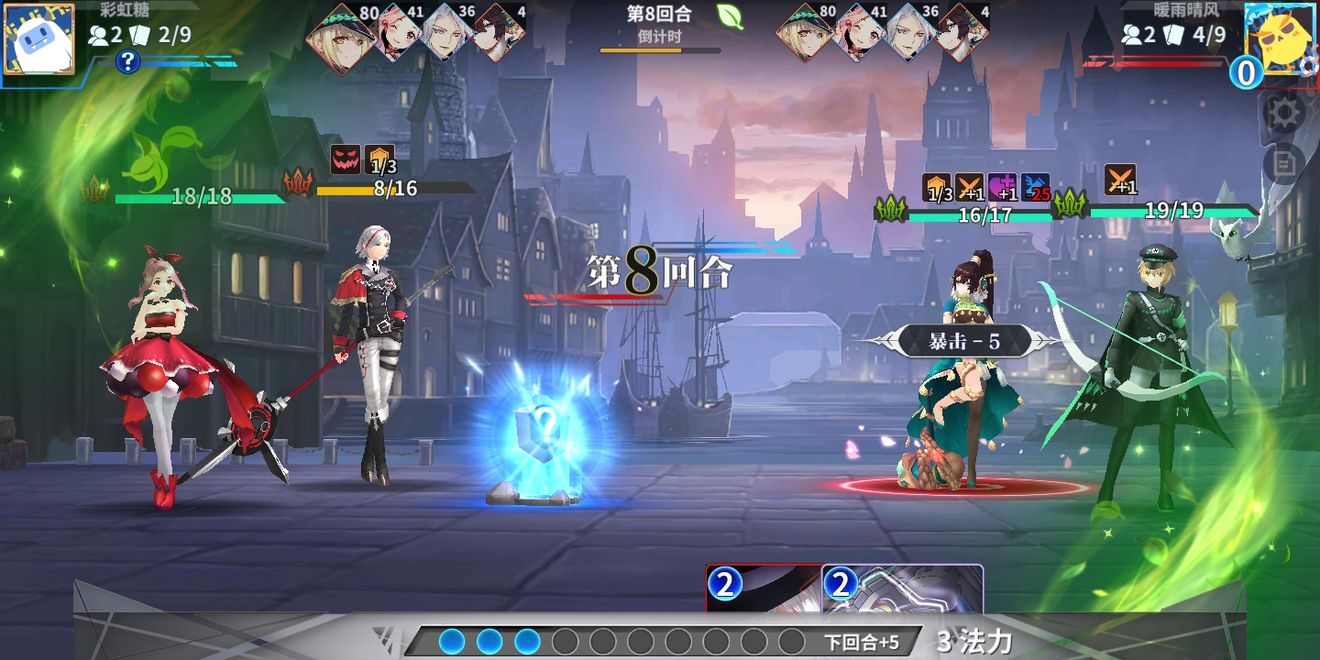The height and width of the screenshot is (660, 1320).
Task: View player 彩虹糖's yeti avatar
Action: pos(38,39)
